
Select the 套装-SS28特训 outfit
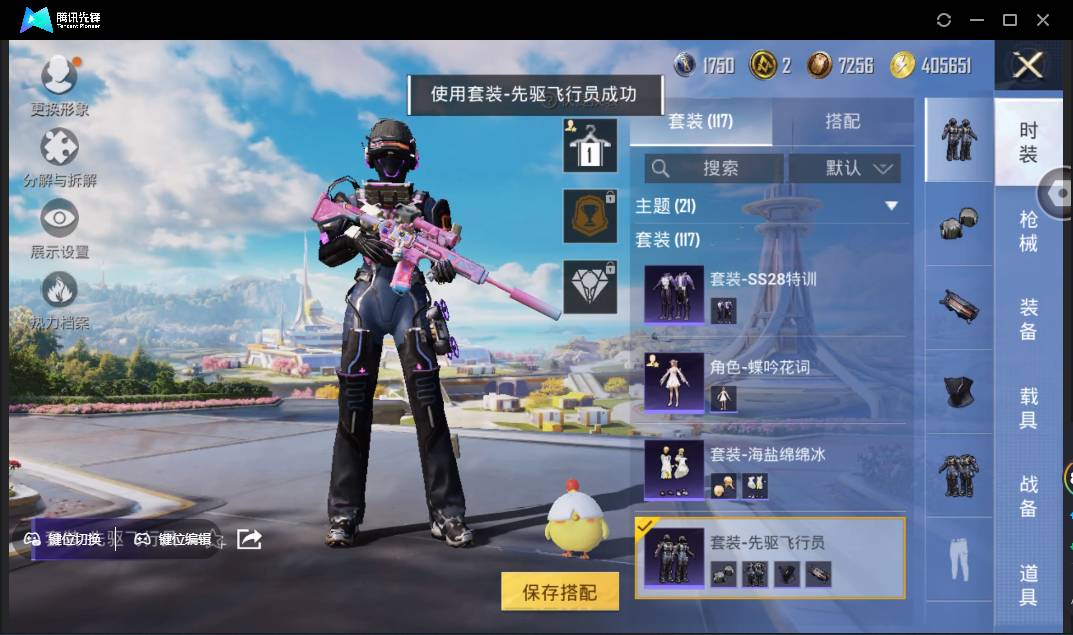(768, 294)
